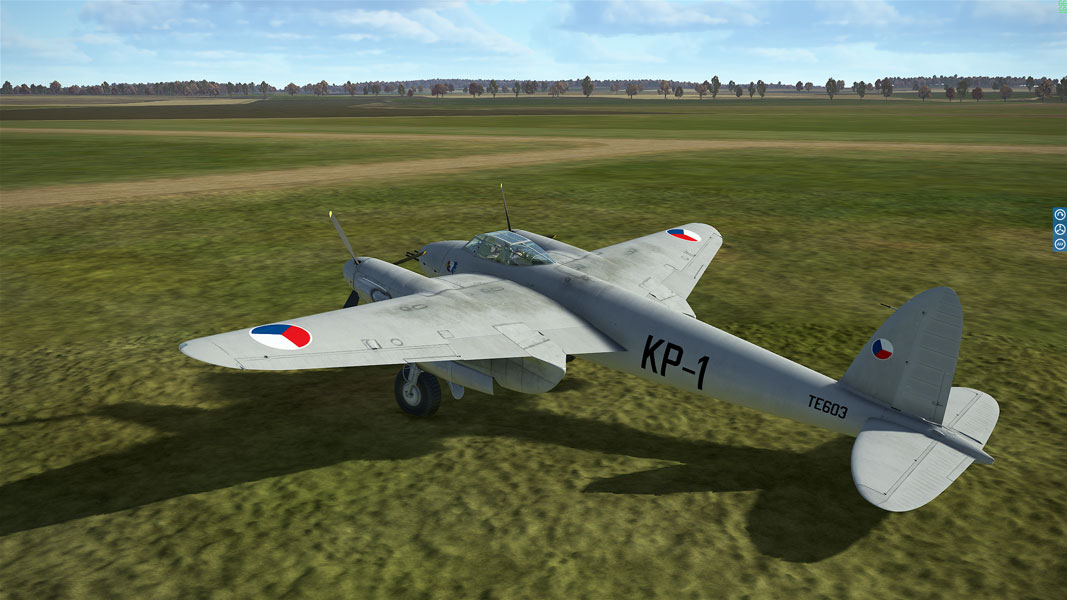Click the round dial gauge icon
The height and width of the screenshot is (600, 1067).
click(x=1059, y=214)
